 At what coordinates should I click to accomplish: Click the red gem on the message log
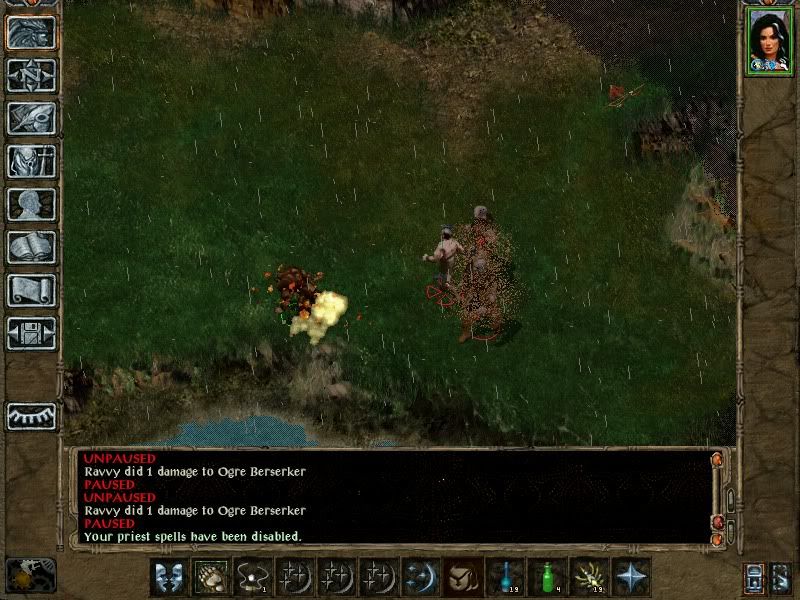(x=718, y=523)
